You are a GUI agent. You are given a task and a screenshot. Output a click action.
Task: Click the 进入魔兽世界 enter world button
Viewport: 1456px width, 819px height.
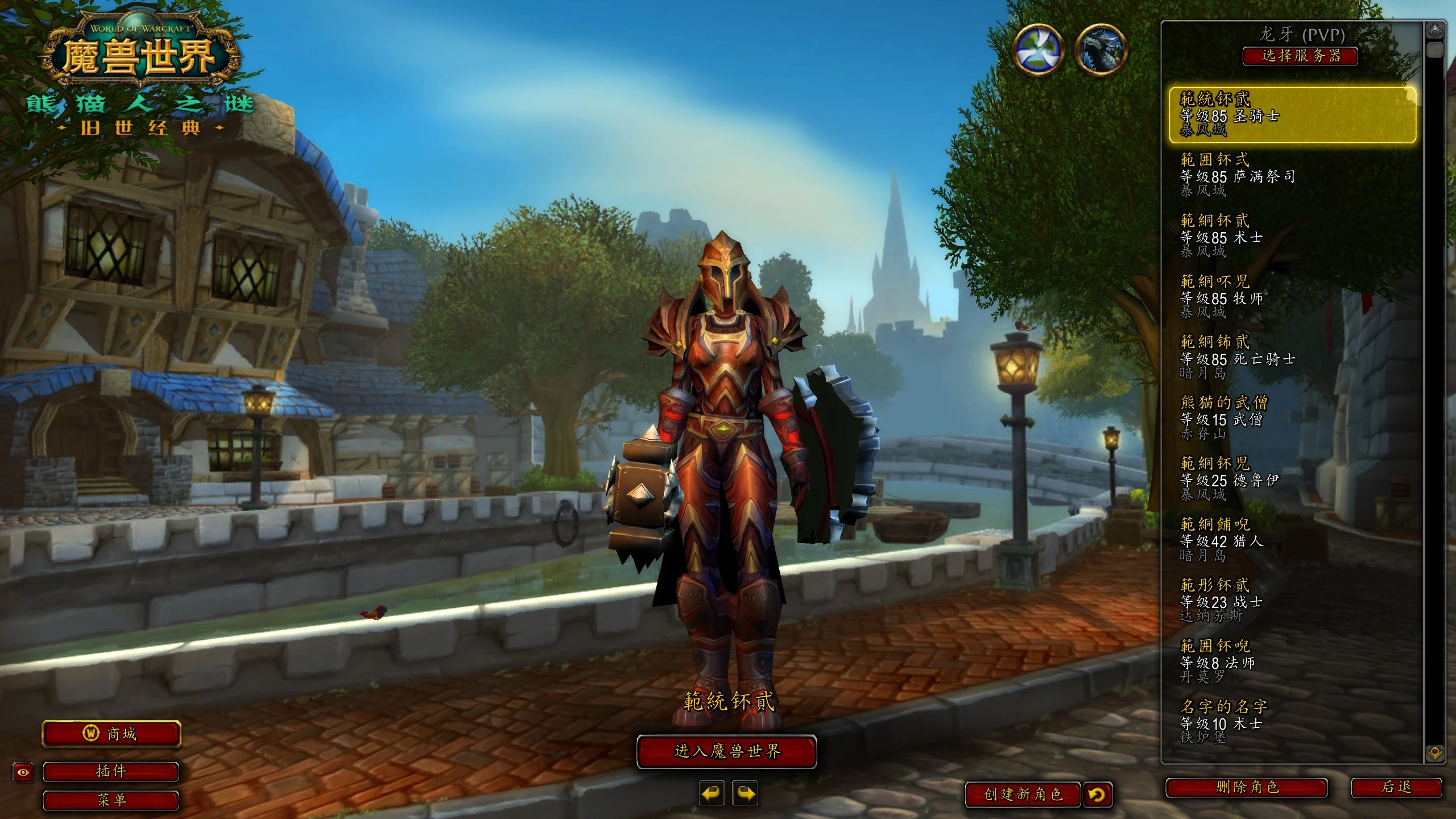[726, 751]
